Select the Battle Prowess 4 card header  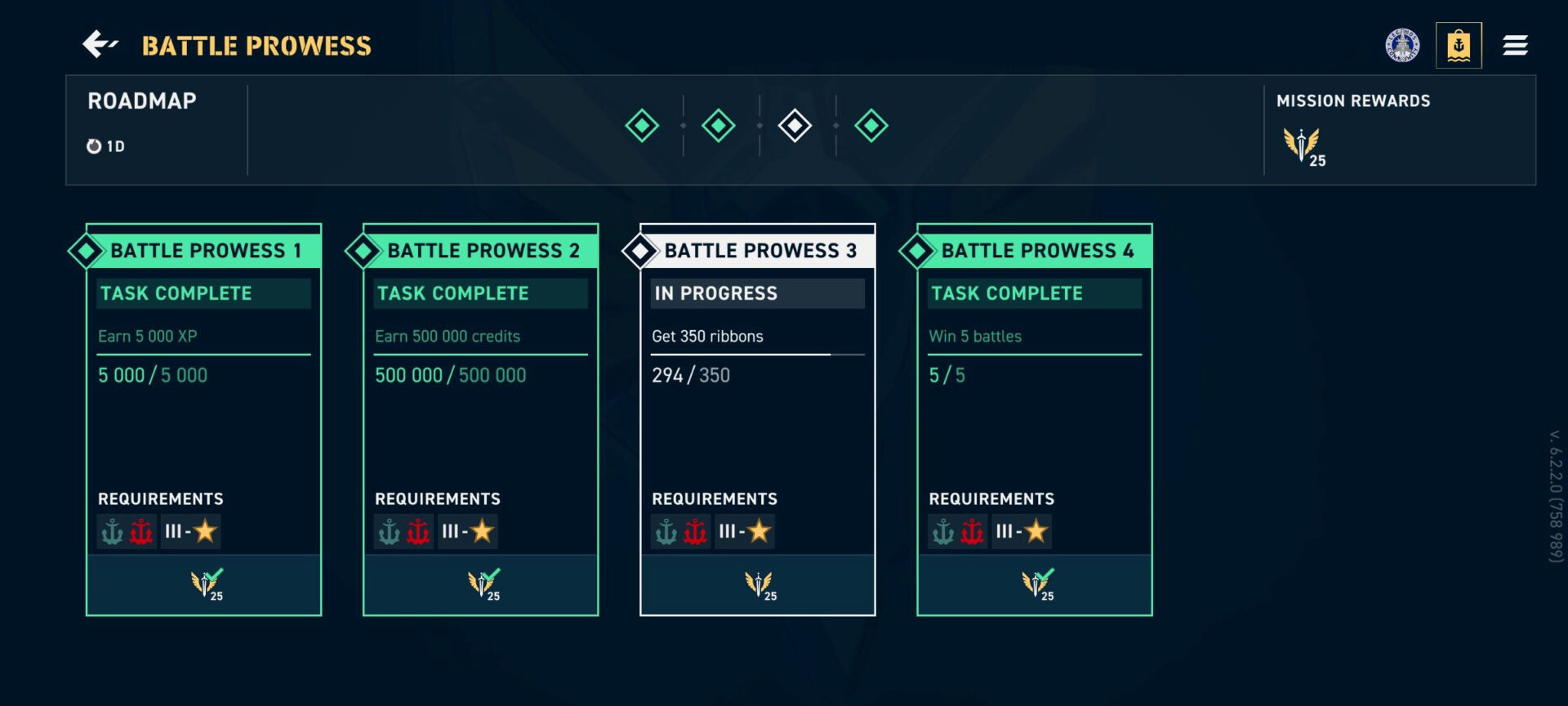point(1037,251)
